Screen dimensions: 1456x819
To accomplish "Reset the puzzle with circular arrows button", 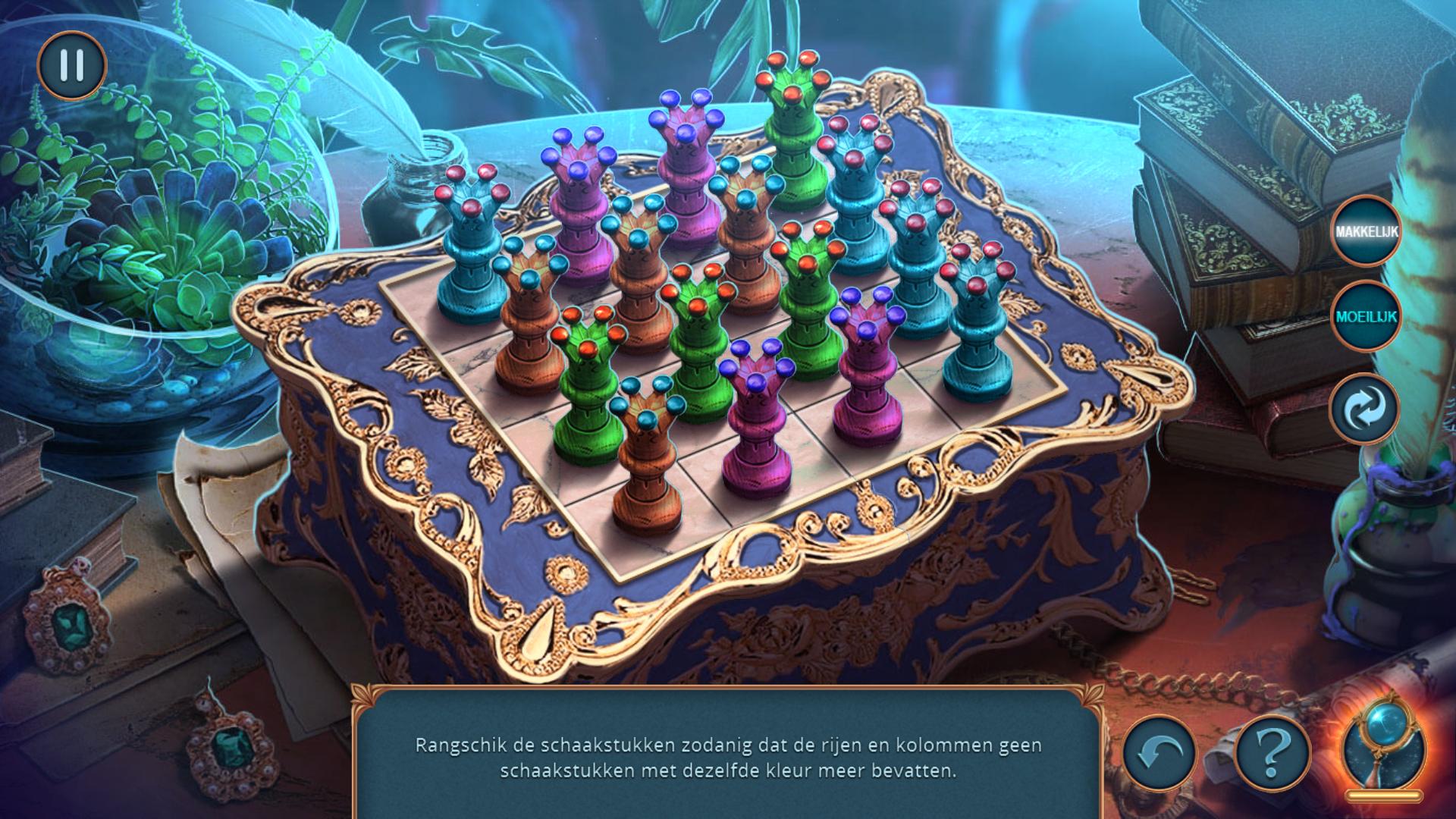I will 1364,408.
